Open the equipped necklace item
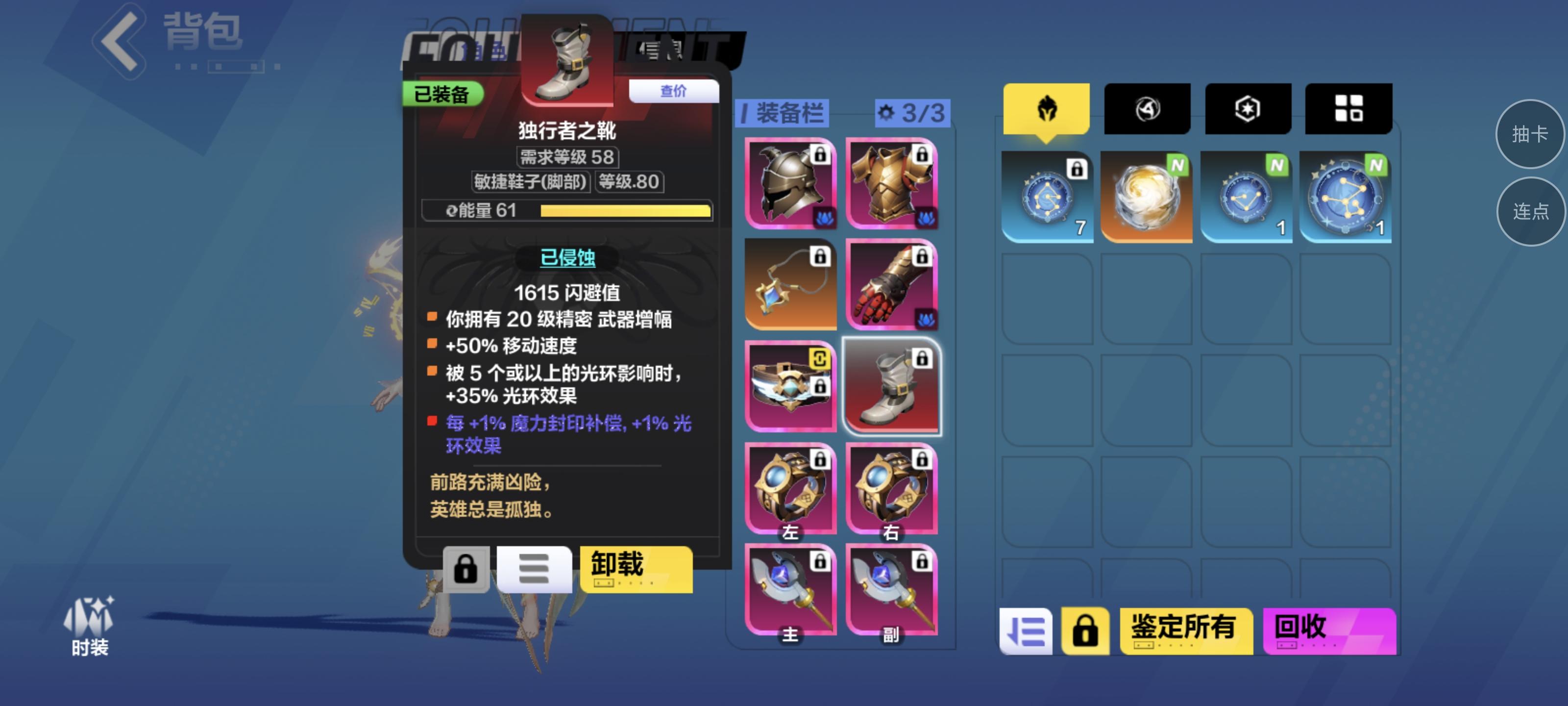The height and width of the screenshot is (706, 1568). (790, 284)
